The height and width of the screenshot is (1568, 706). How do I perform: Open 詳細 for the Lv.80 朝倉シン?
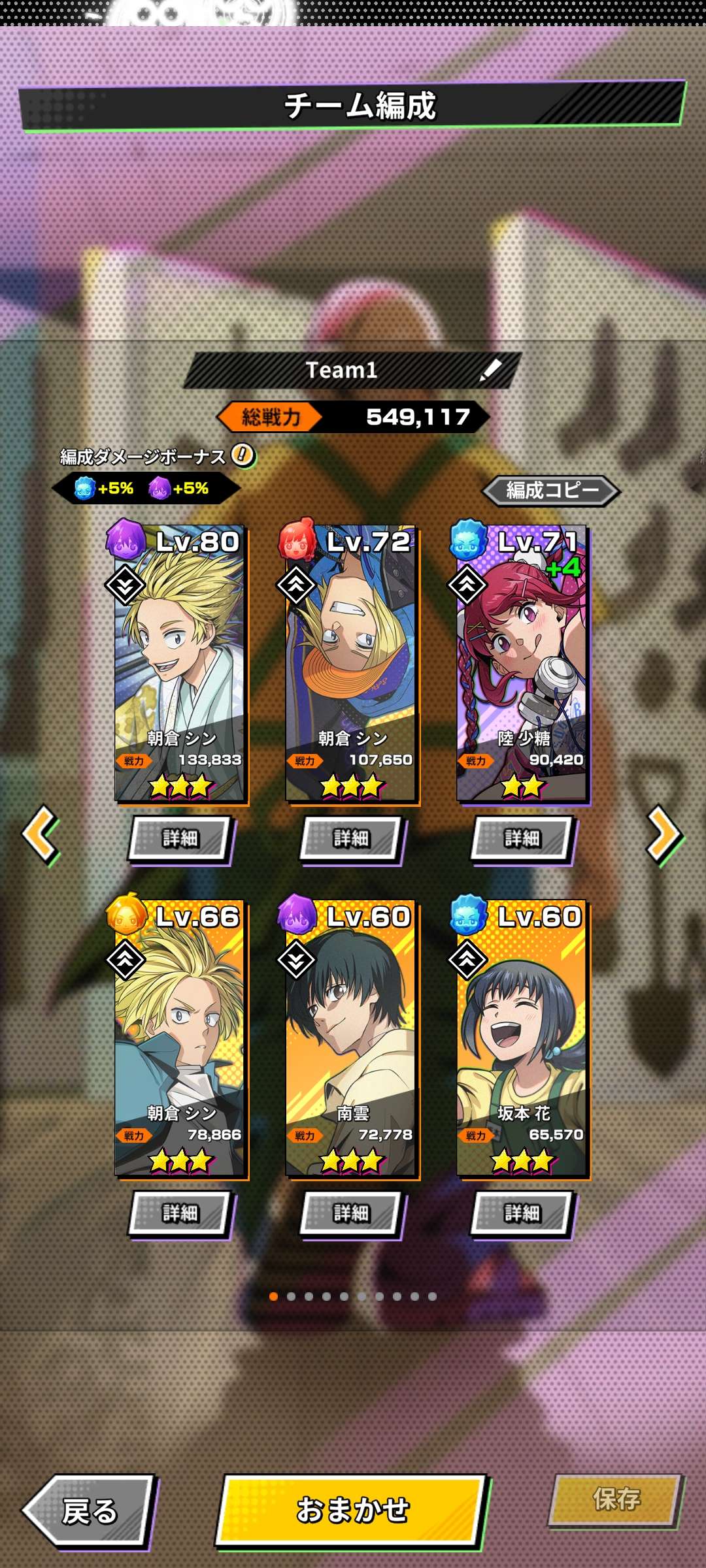point(180,838)
